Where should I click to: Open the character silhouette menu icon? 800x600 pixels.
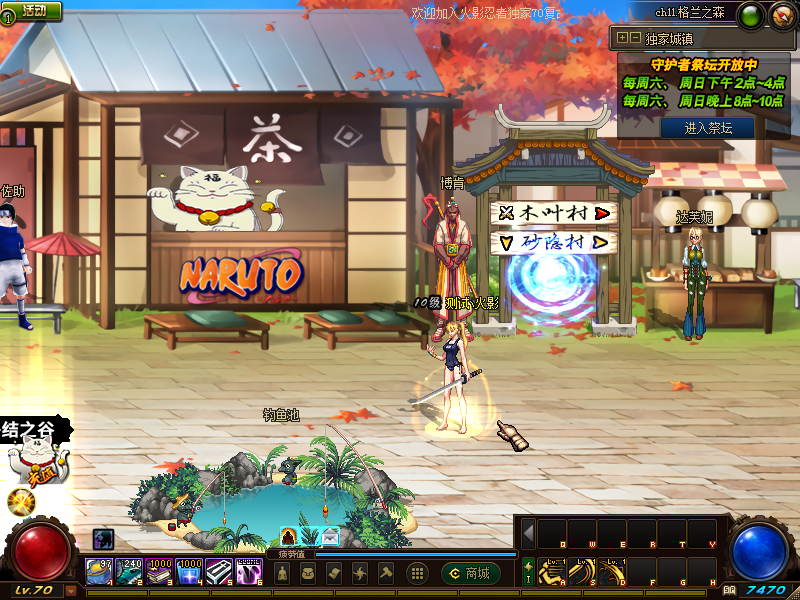click(x=283, y=574)
